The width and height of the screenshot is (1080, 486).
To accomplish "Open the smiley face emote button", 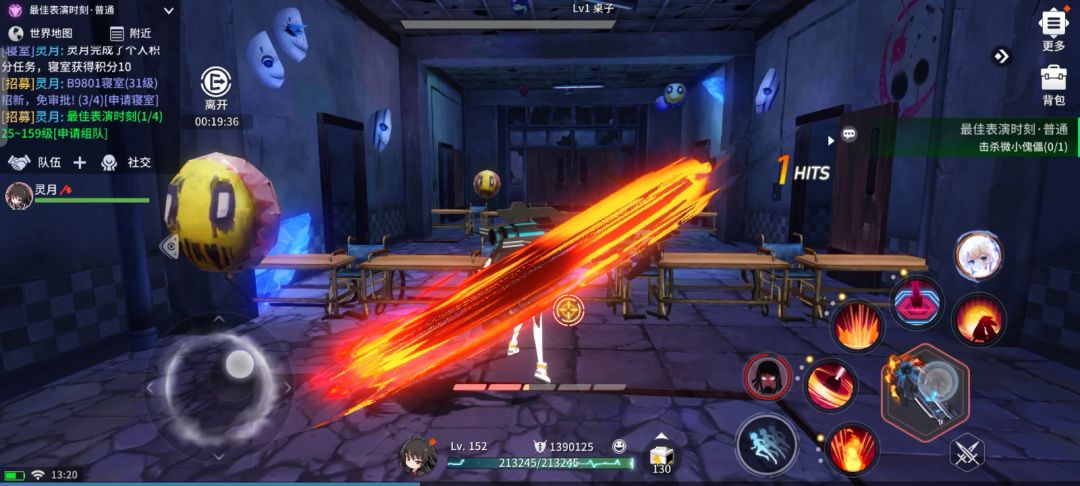I will coord(619,446).
